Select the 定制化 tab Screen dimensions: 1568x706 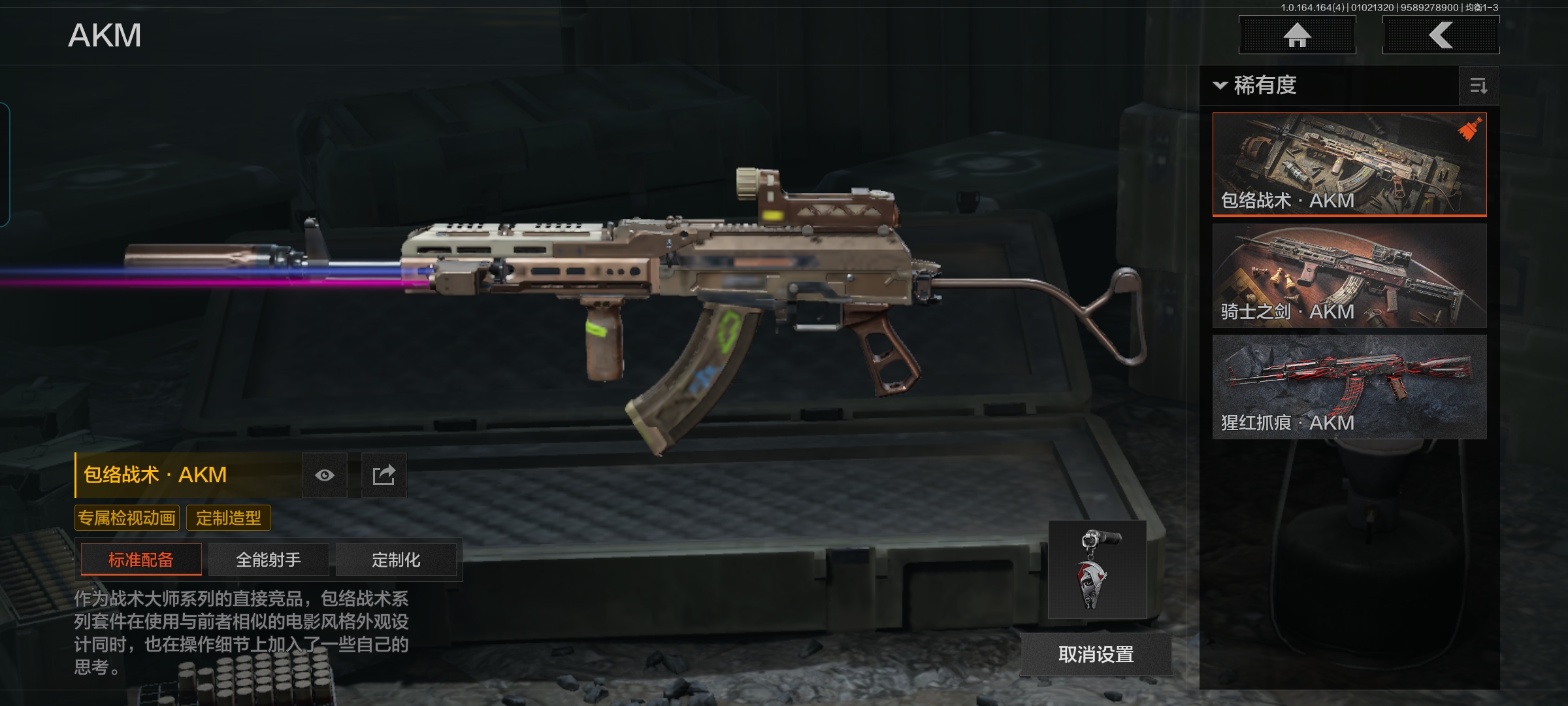pyautogui.click(x=396, y=560)
